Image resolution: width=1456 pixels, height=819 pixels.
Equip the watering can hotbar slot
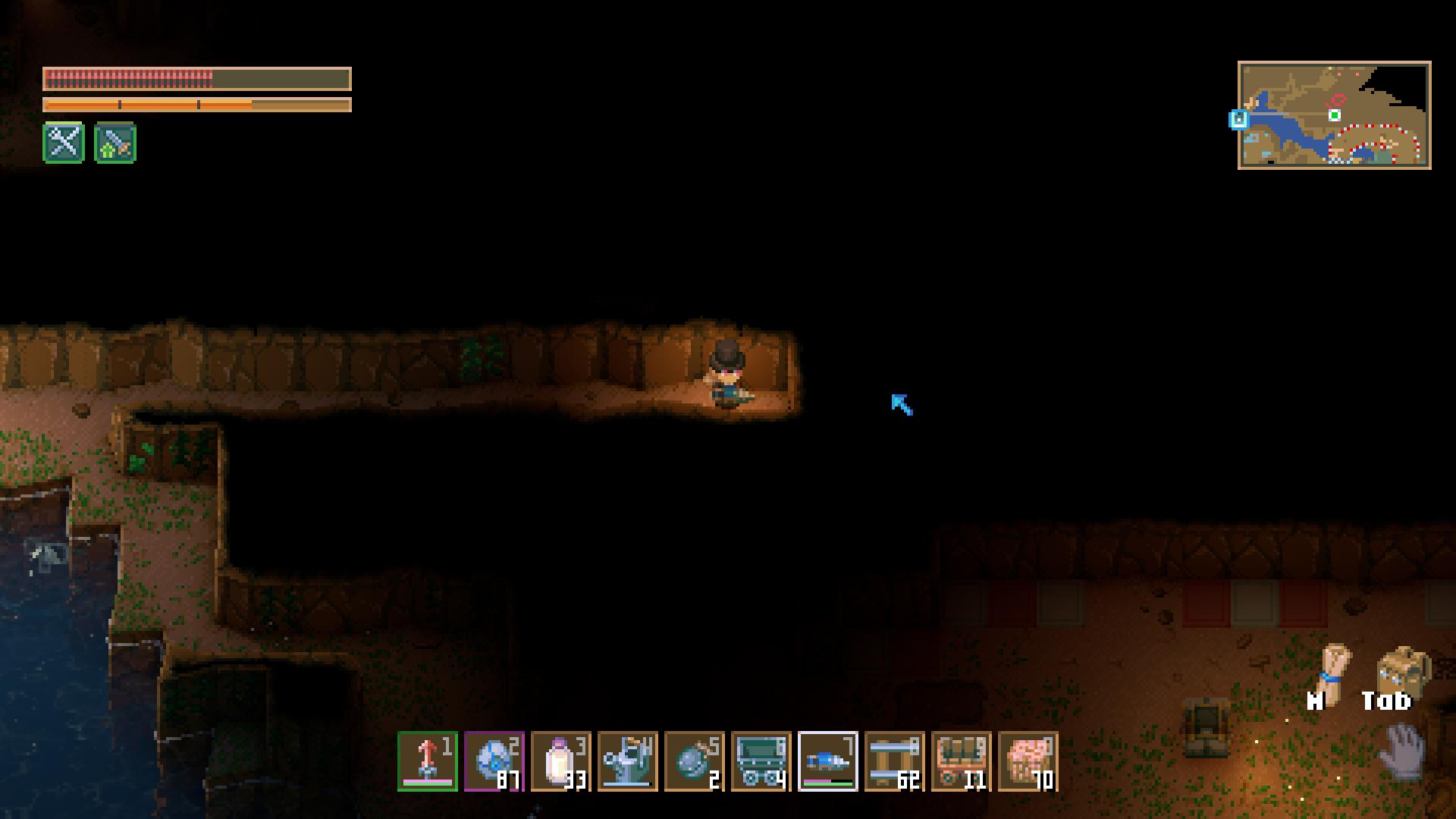click(628, 761)
